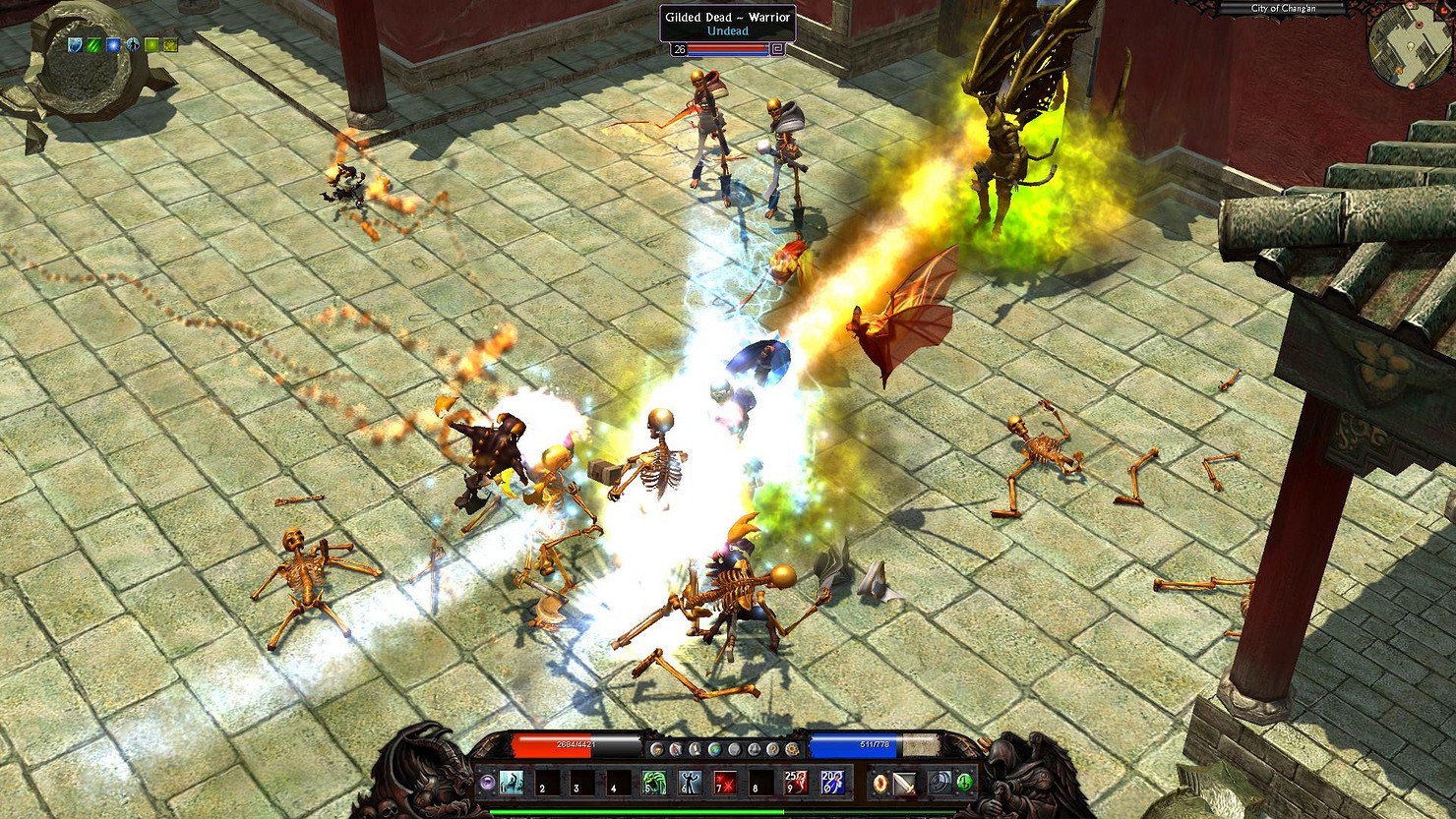Drink the blue energy potion in slot 0
1456x819 pixels.
[831, 783]
